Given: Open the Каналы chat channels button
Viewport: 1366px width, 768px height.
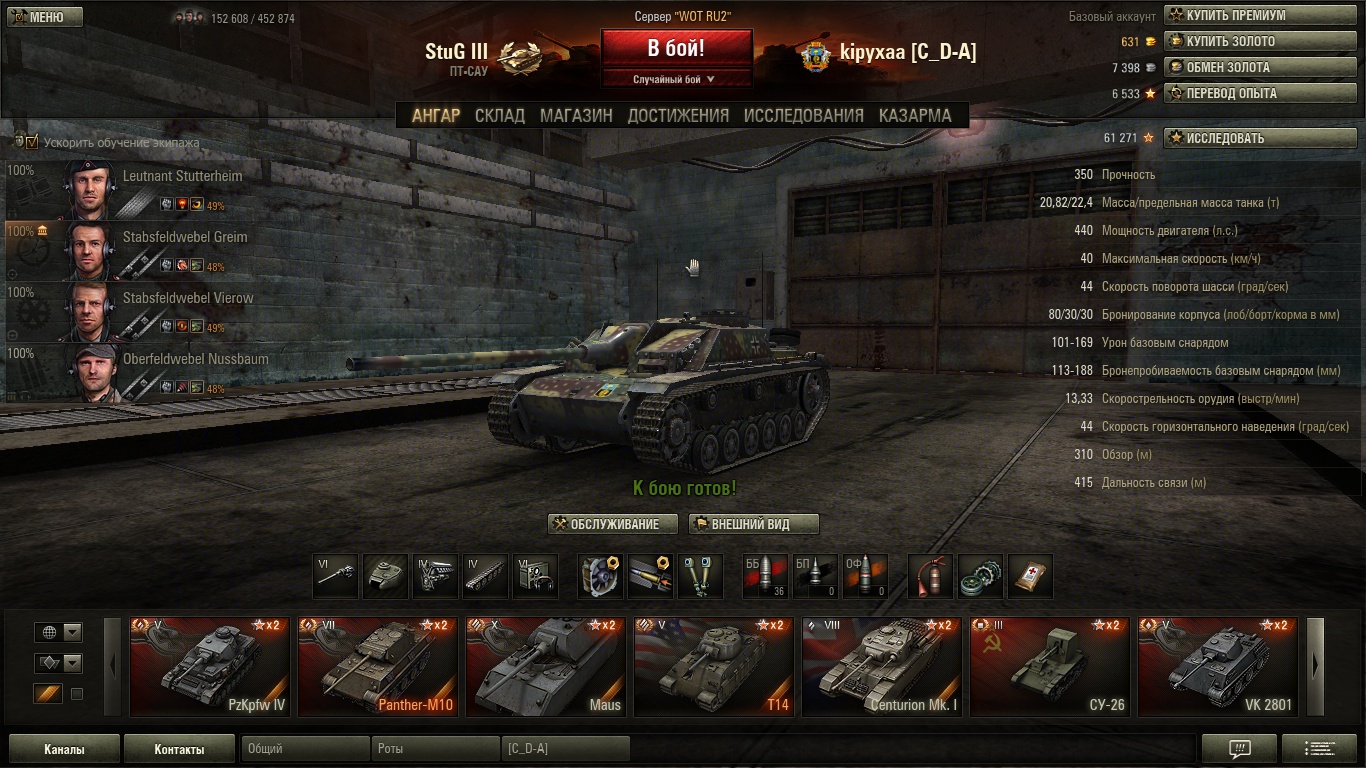Looking at the screenshot, I should pos(64,749).
